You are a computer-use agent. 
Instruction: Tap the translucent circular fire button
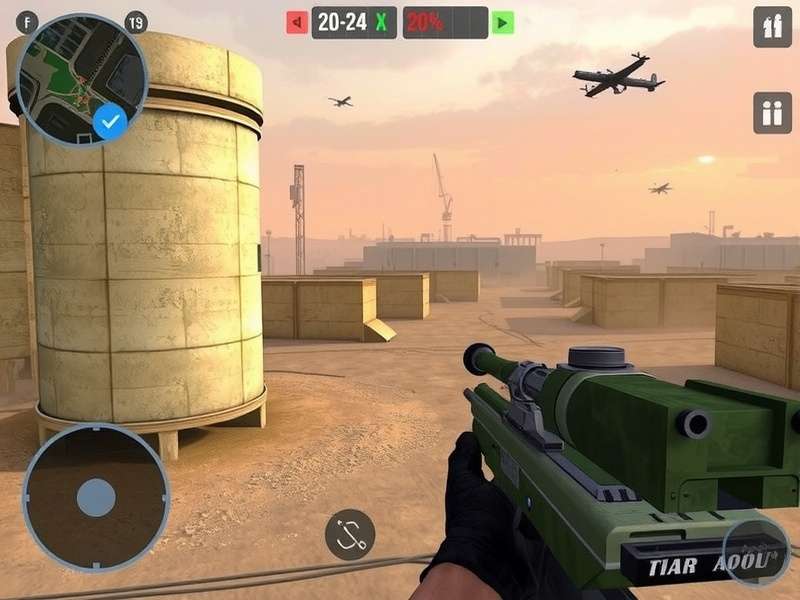pyautogui.click(x=756, y=553)
